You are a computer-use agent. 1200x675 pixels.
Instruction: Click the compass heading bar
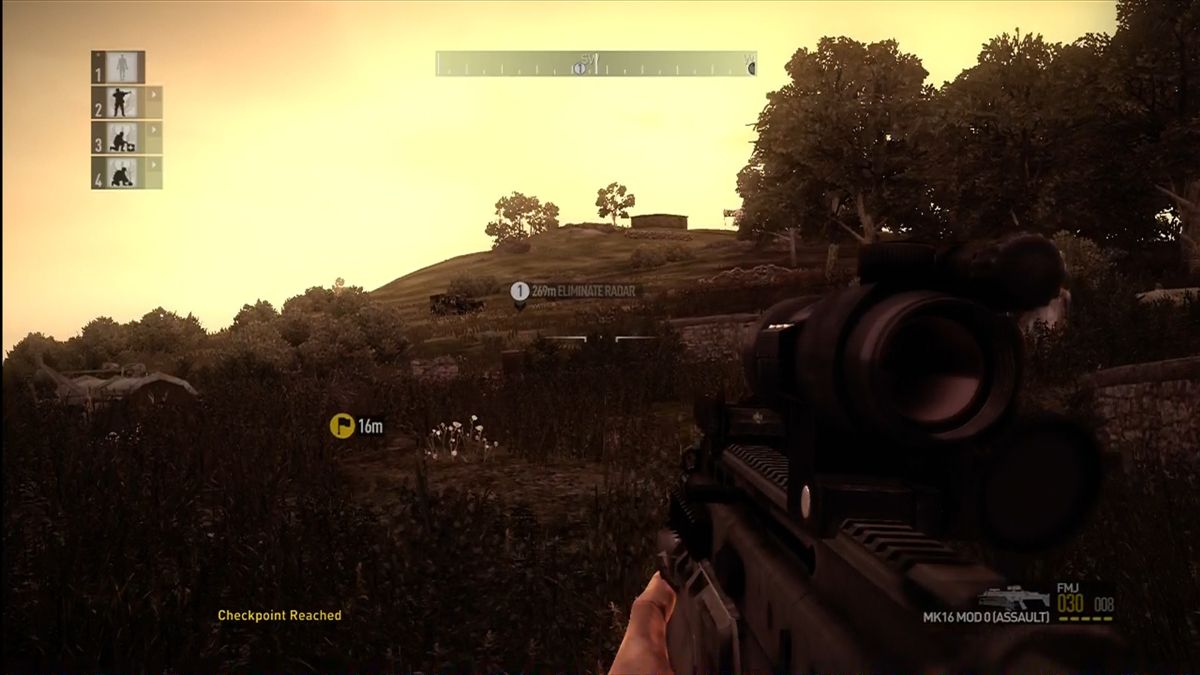coord(596,64)
